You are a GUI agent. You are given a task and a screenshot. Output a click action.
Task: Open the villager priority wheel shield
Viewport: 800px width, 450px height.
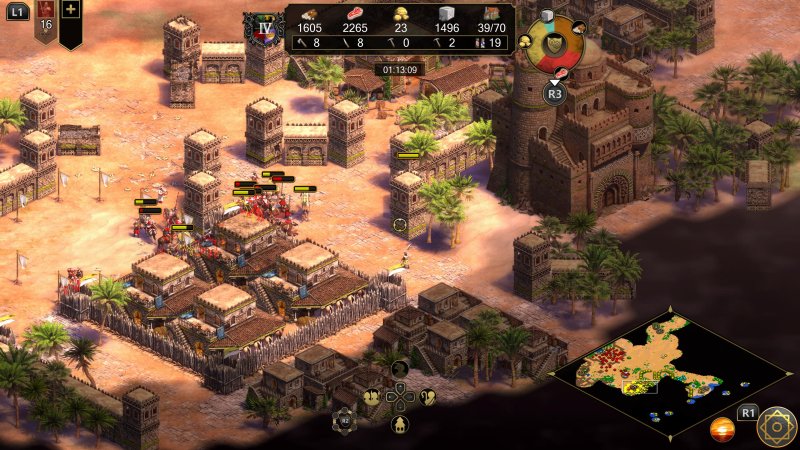(x=553, y=44)
